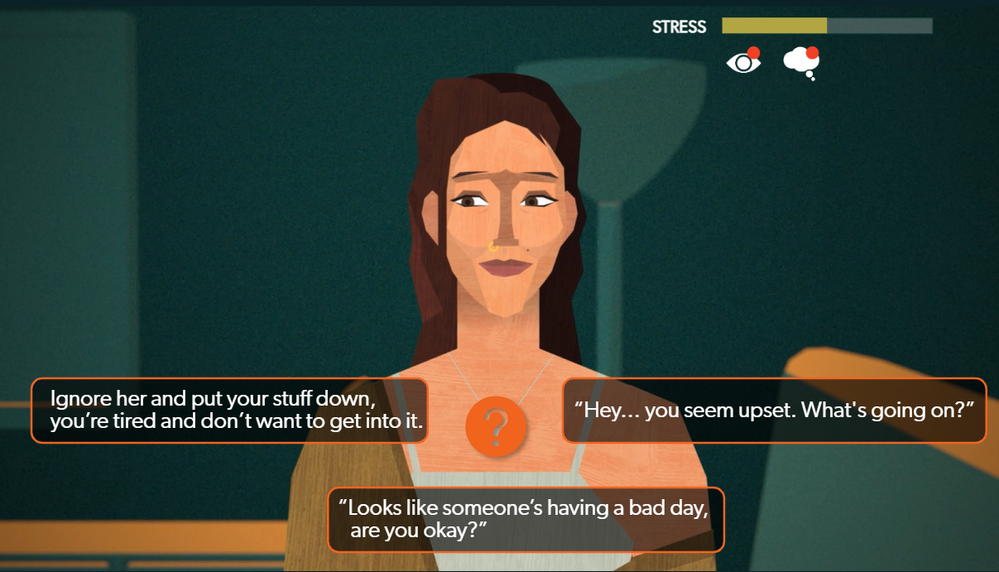Pick "Looks like someone's having a bad day" reply
Image resolution: width=999 pixels, height=572 pixels.
(x=525, y=519)
